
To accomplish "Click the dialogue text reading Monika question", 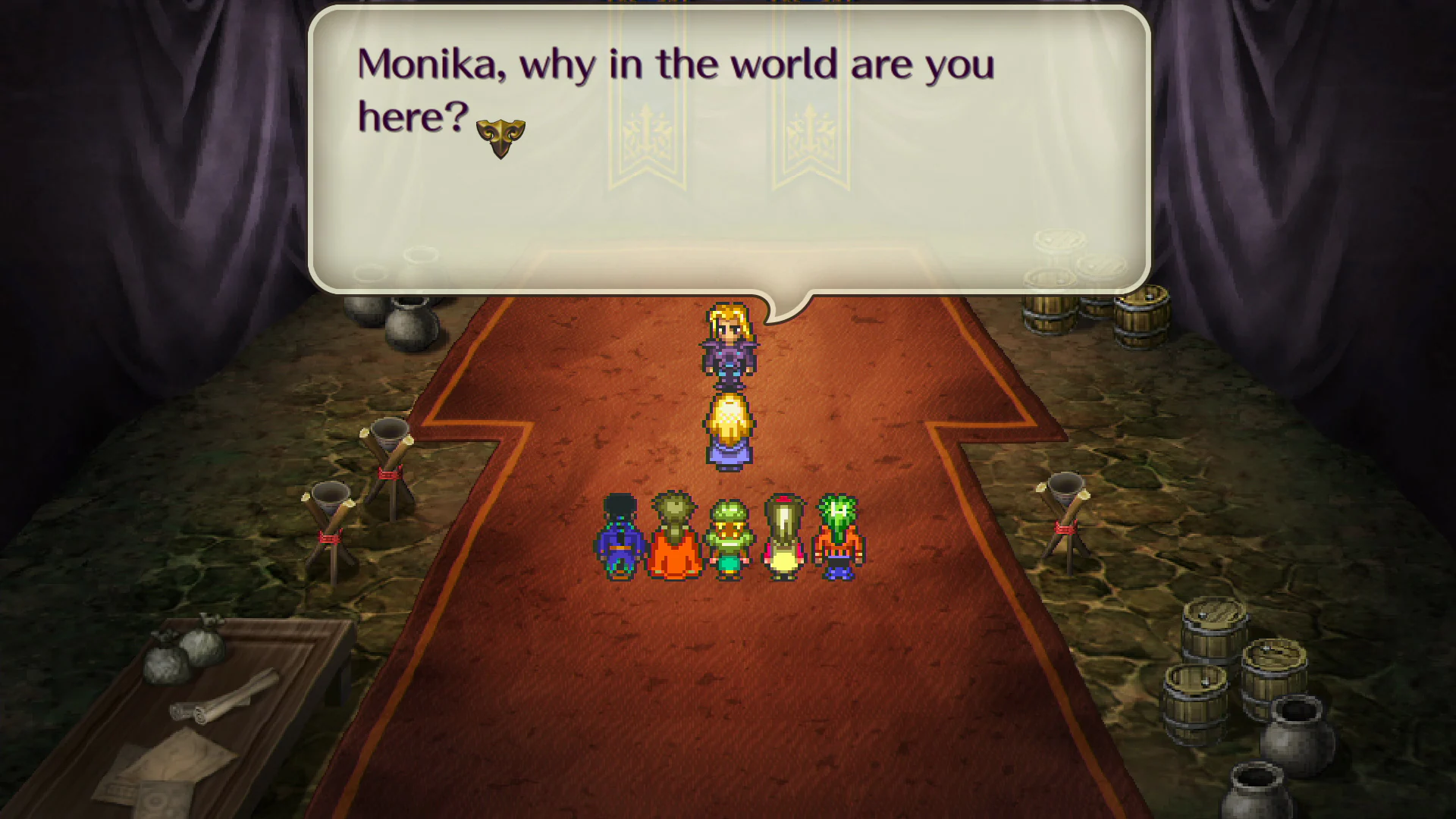I will (x=675, y=64).
